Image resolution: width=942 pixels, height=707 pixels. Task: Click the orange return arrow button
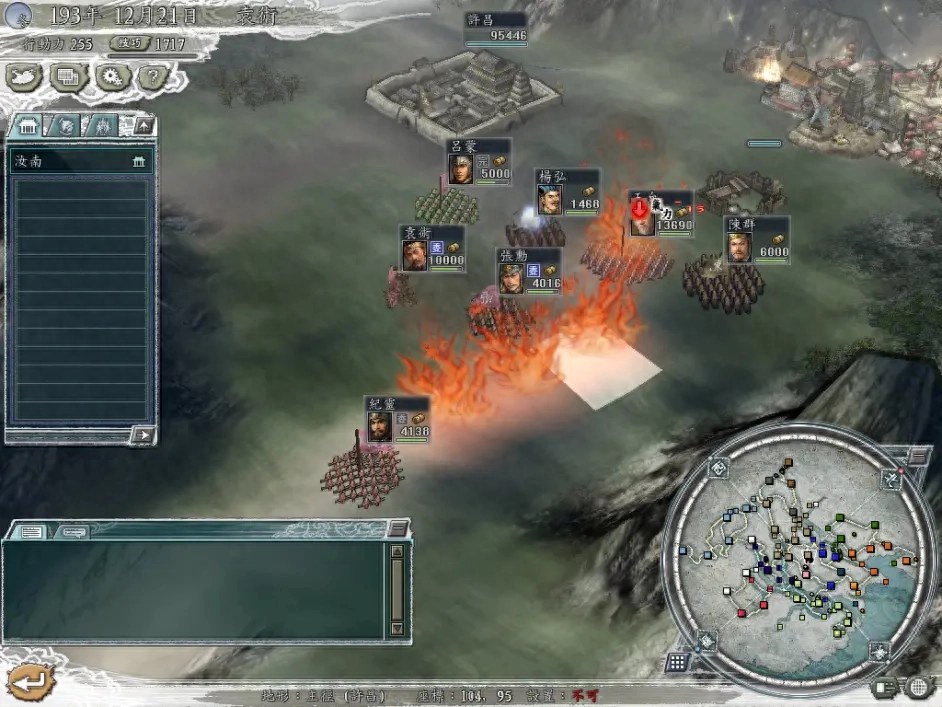tap(30, 681)
